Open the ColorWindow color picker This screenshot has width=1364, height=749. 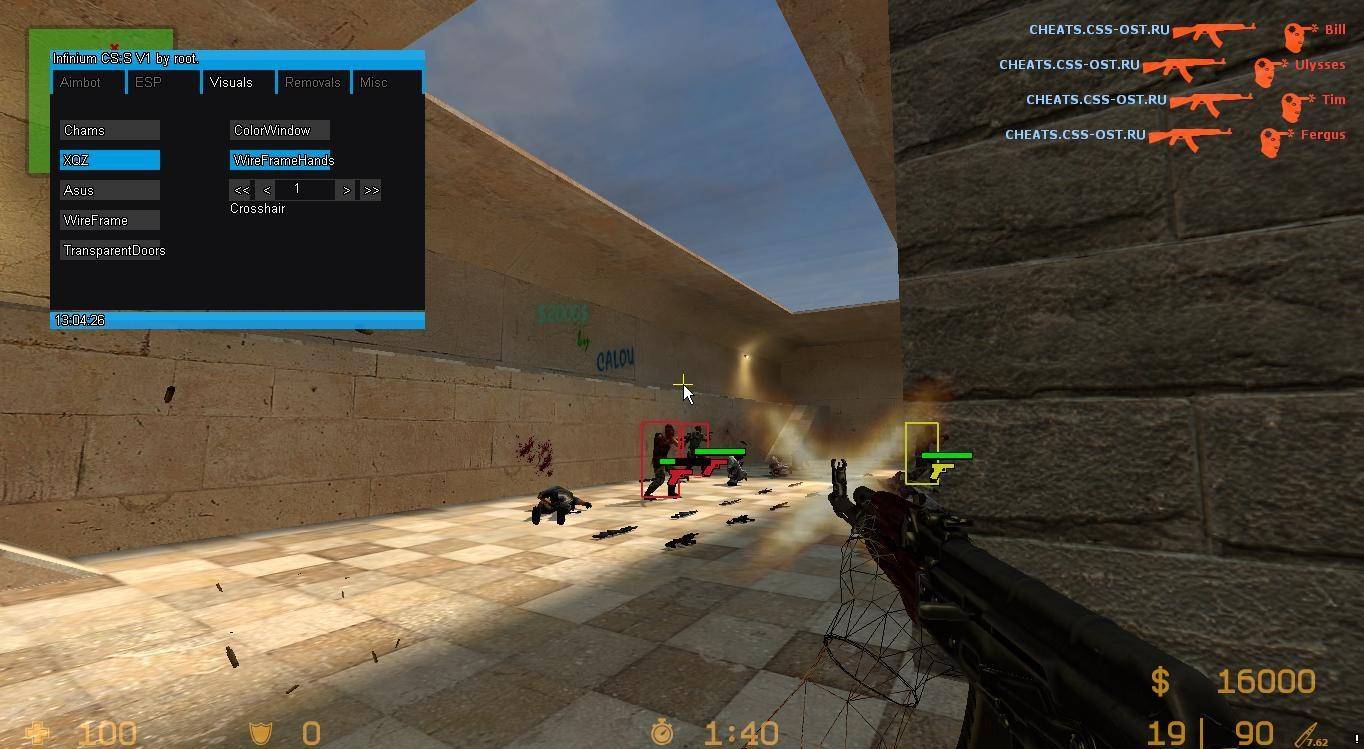click(278, 129)
